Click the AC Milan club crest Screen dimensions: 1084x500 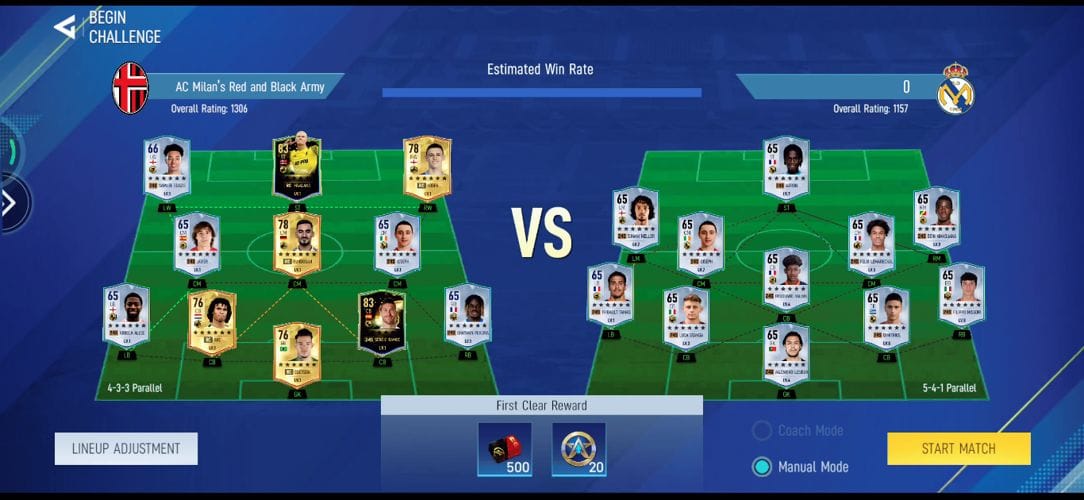(x=130, y=87)
